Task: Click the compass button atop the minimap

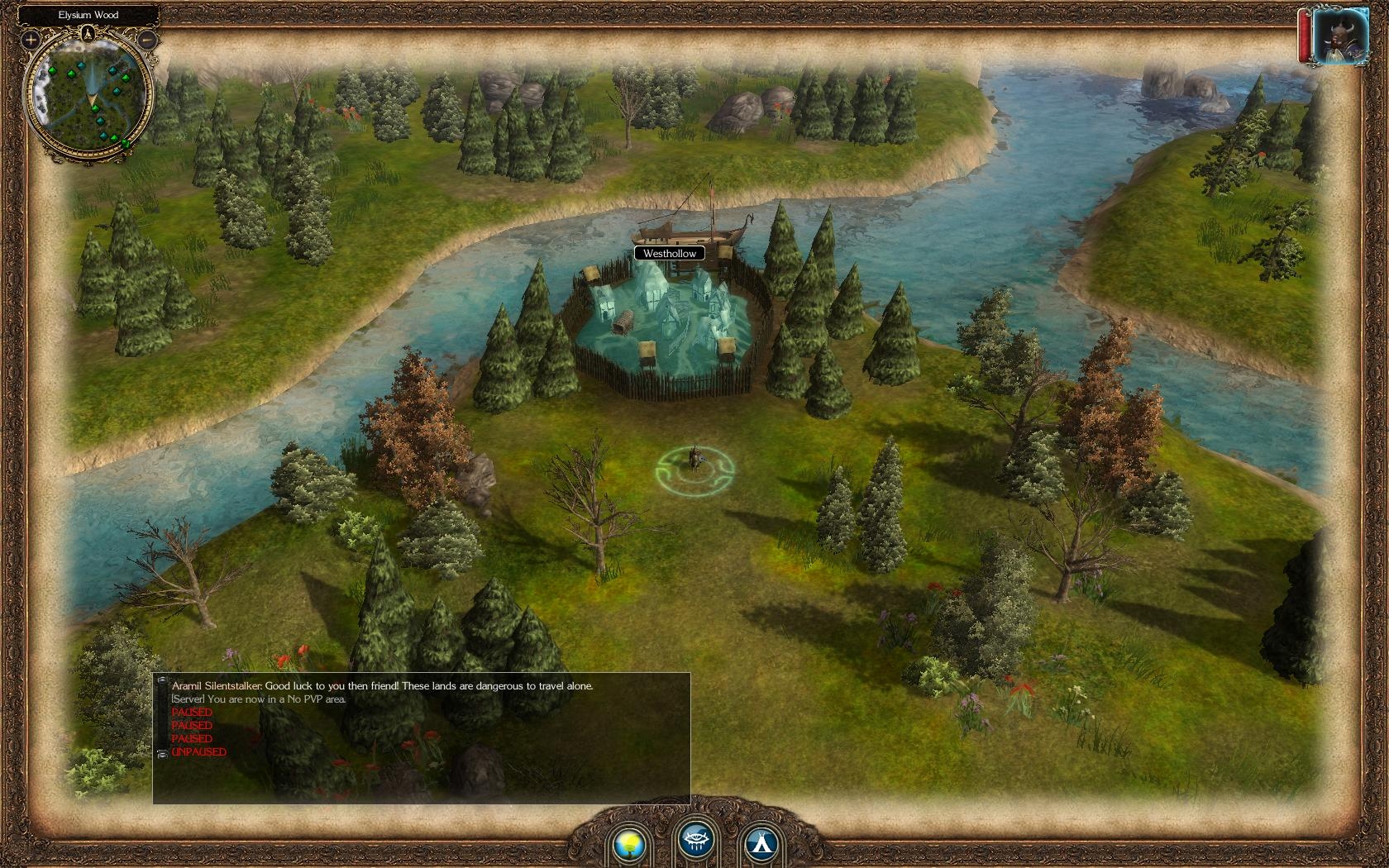Action: click(88, 34)
